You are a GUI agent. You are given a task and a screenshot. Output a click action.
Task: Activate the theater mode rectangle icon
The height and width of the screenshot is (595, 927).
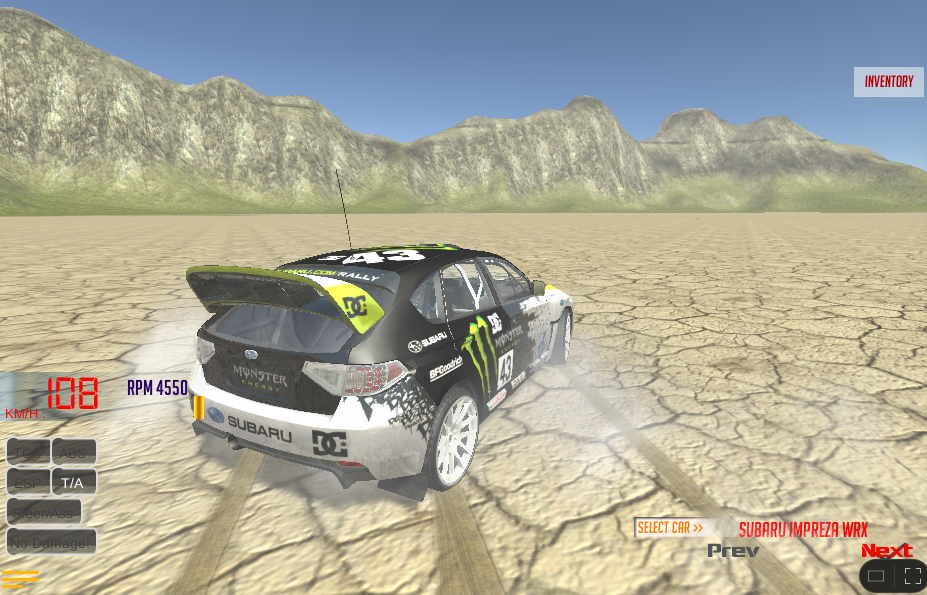coord(876,576)
